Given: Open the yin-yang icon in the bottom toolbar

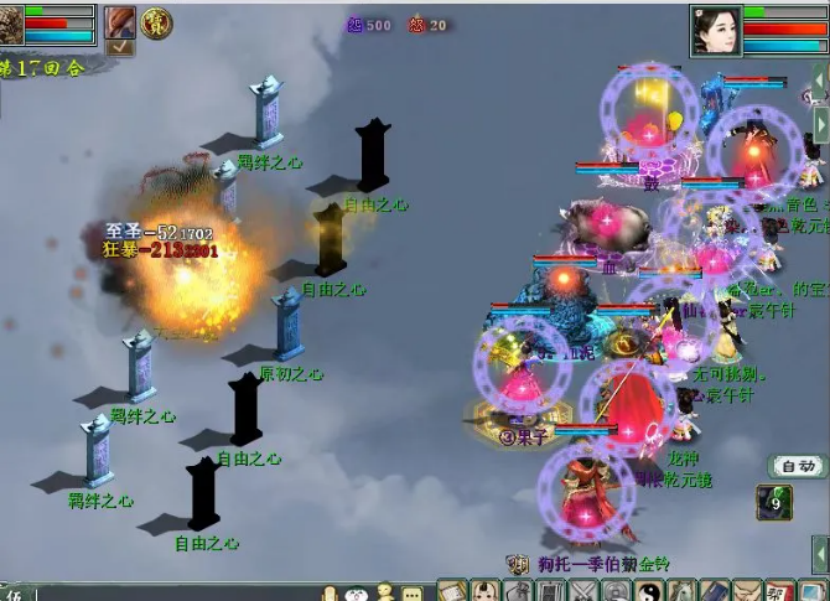Looking at the screenshot, I should pos(650,591).
